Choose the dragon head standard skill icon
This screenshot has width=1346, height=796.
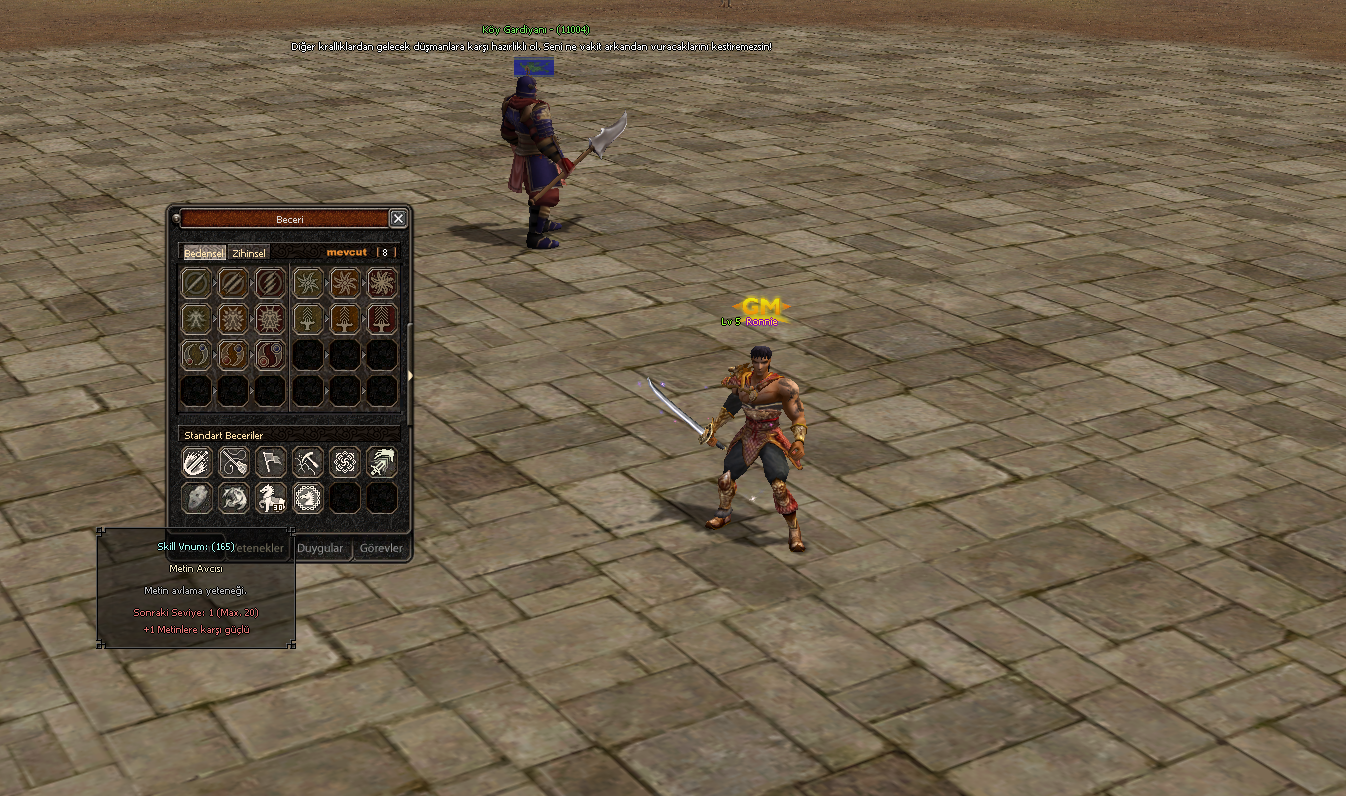pos(234,497)
